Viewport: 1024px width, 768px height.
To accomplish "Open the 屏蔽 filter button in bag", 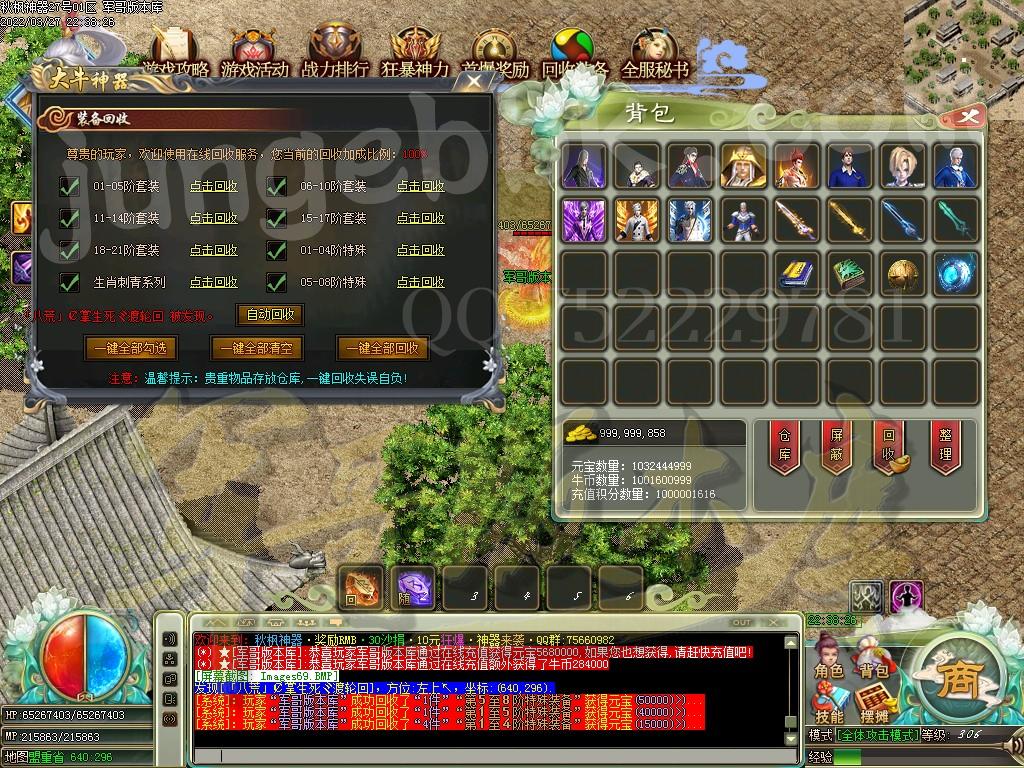I will coord(836,447).
